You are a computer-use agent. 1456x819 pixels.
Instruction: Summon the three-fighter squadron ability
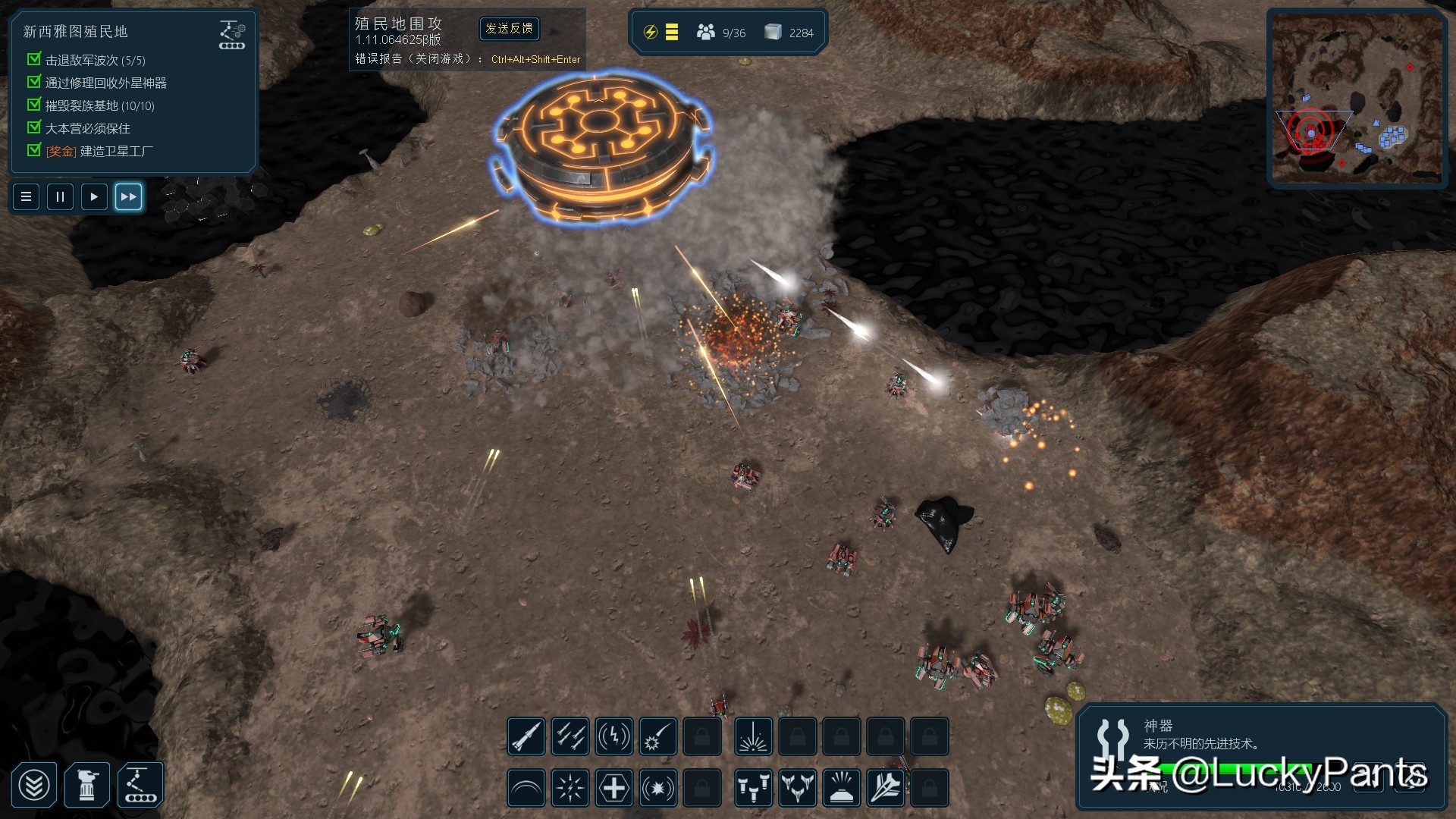pyautogui.click(x=798, y=789)
